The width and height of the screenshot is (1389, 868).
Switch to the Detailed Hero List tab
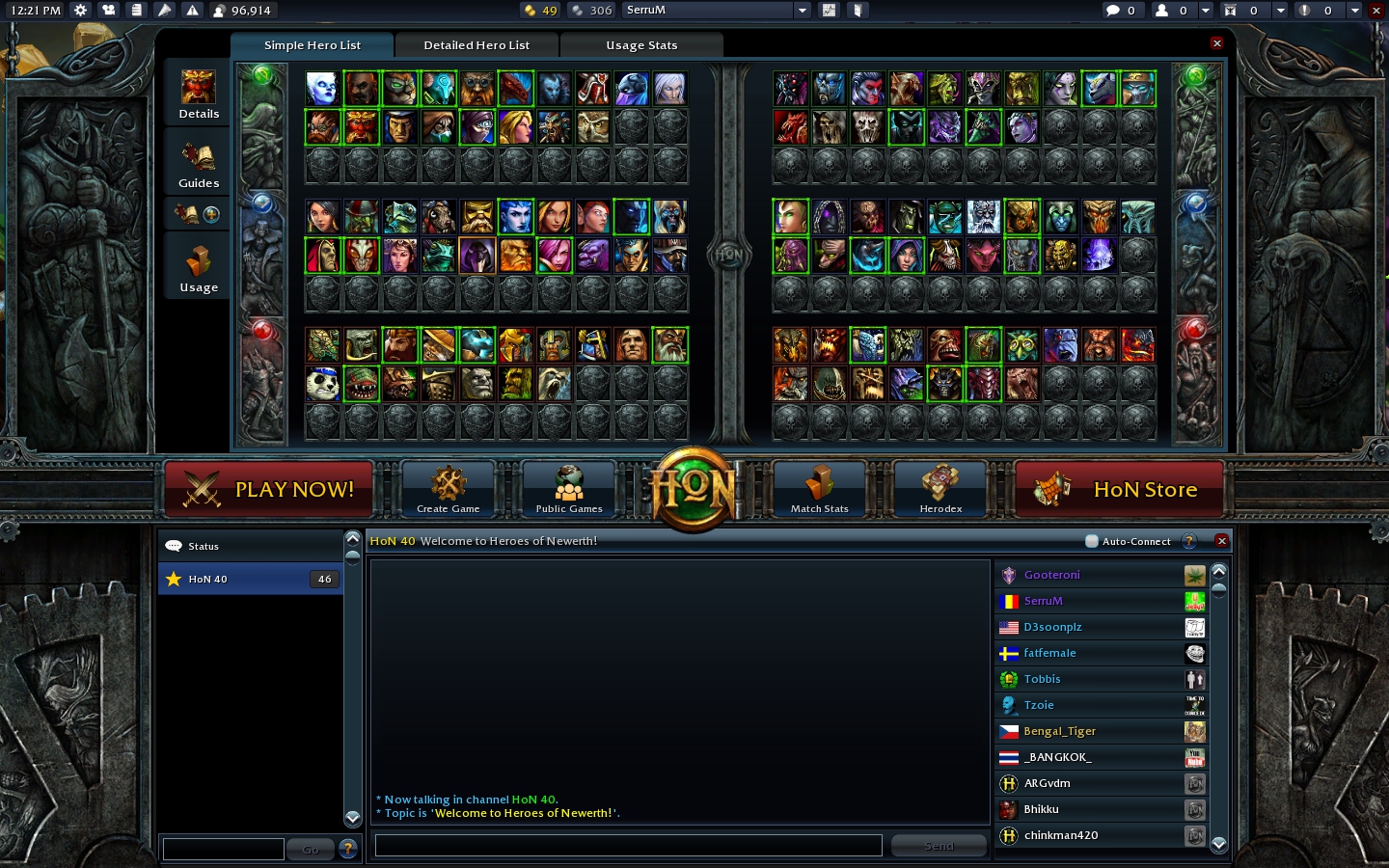(x=476, y=44)
